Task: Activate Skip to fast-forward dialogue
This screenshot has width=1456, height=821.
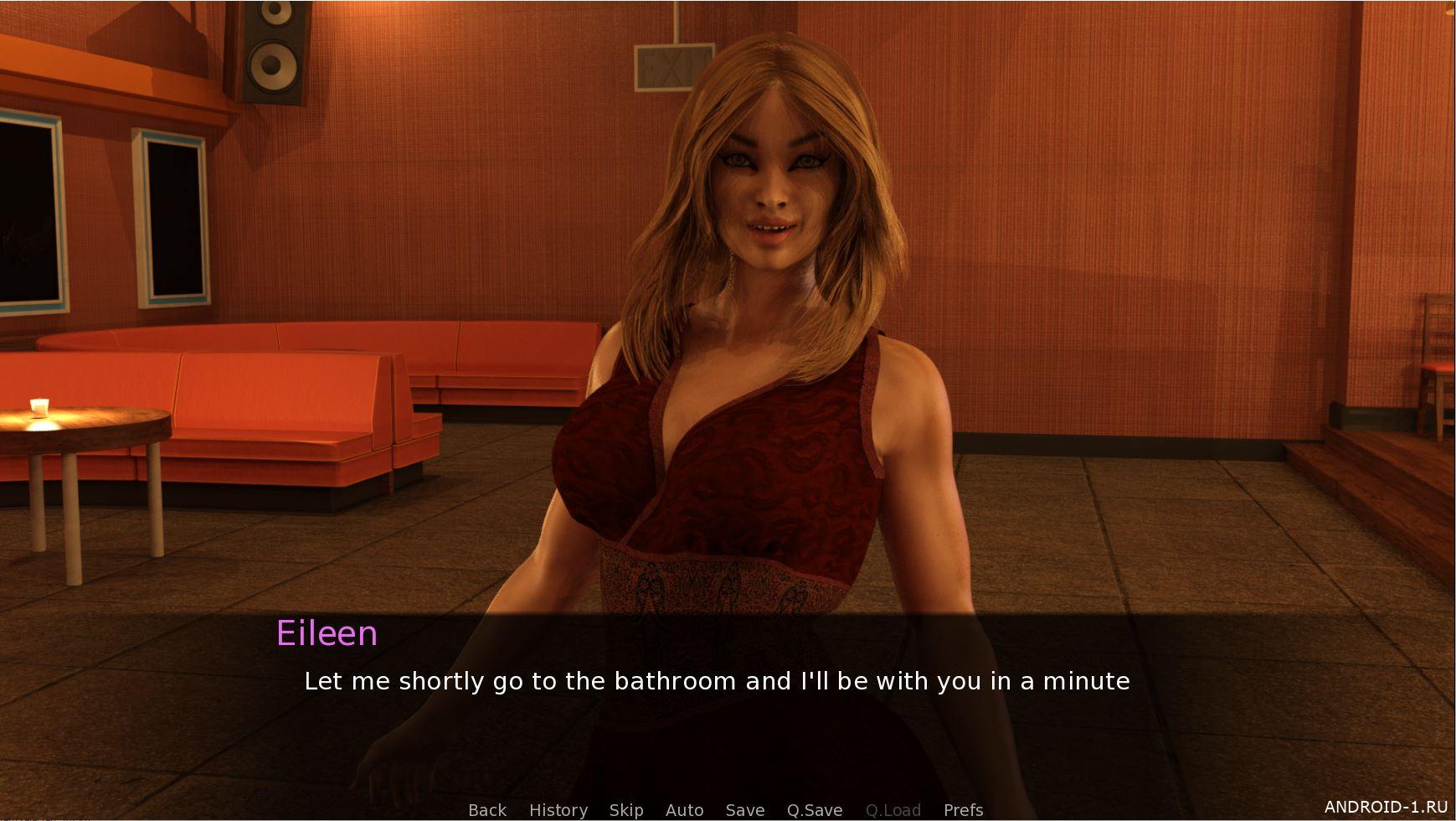Action: coord(625,810)
